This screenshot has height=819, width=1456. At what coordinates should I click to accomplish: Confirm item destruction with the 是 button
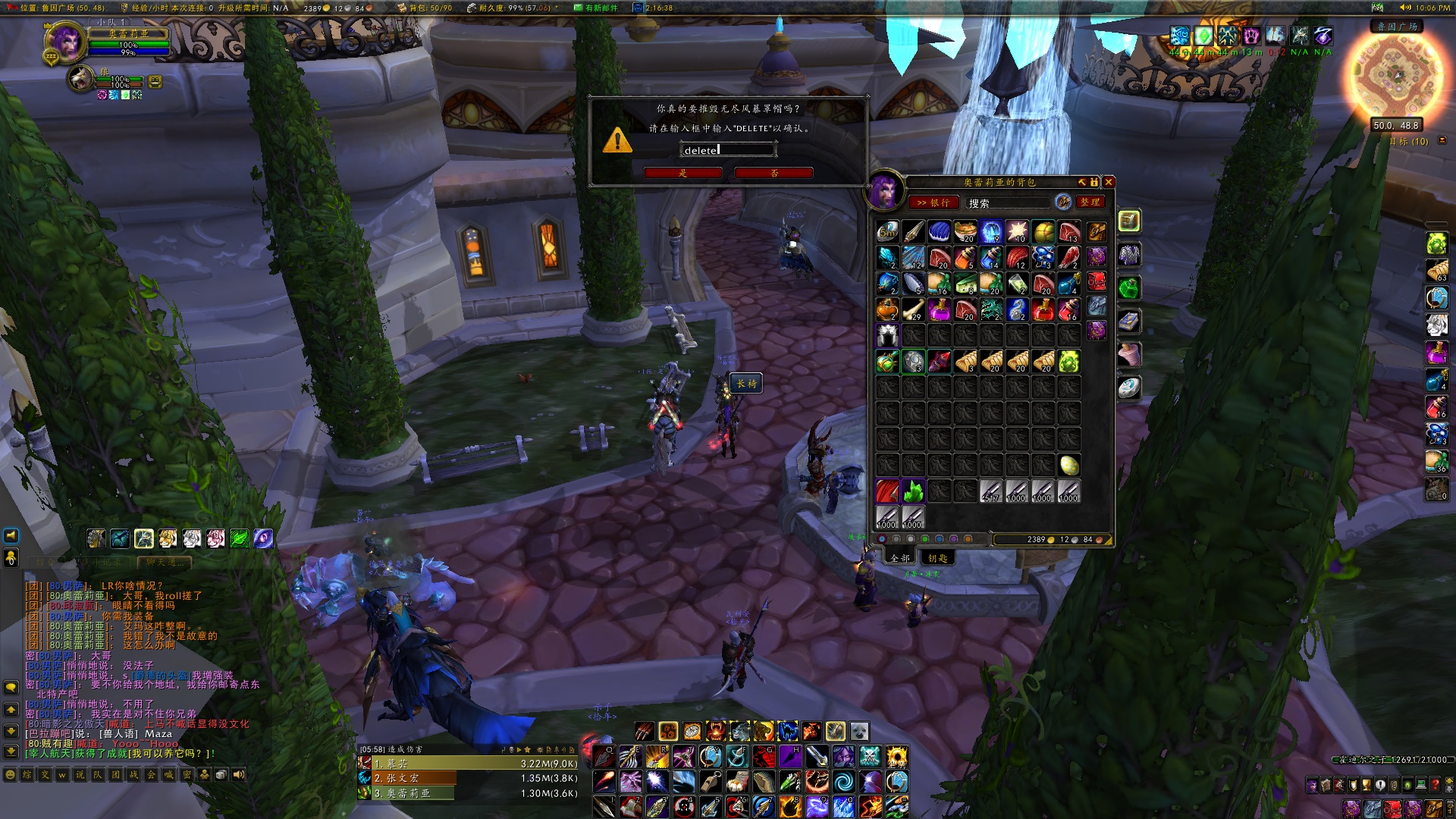tap(682, 173)
